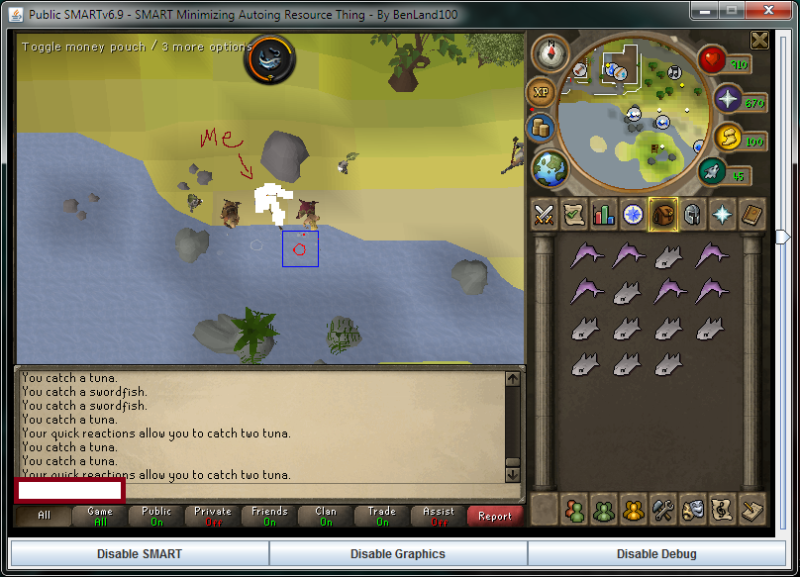Click the Disable SMART button

coord(139,553)
